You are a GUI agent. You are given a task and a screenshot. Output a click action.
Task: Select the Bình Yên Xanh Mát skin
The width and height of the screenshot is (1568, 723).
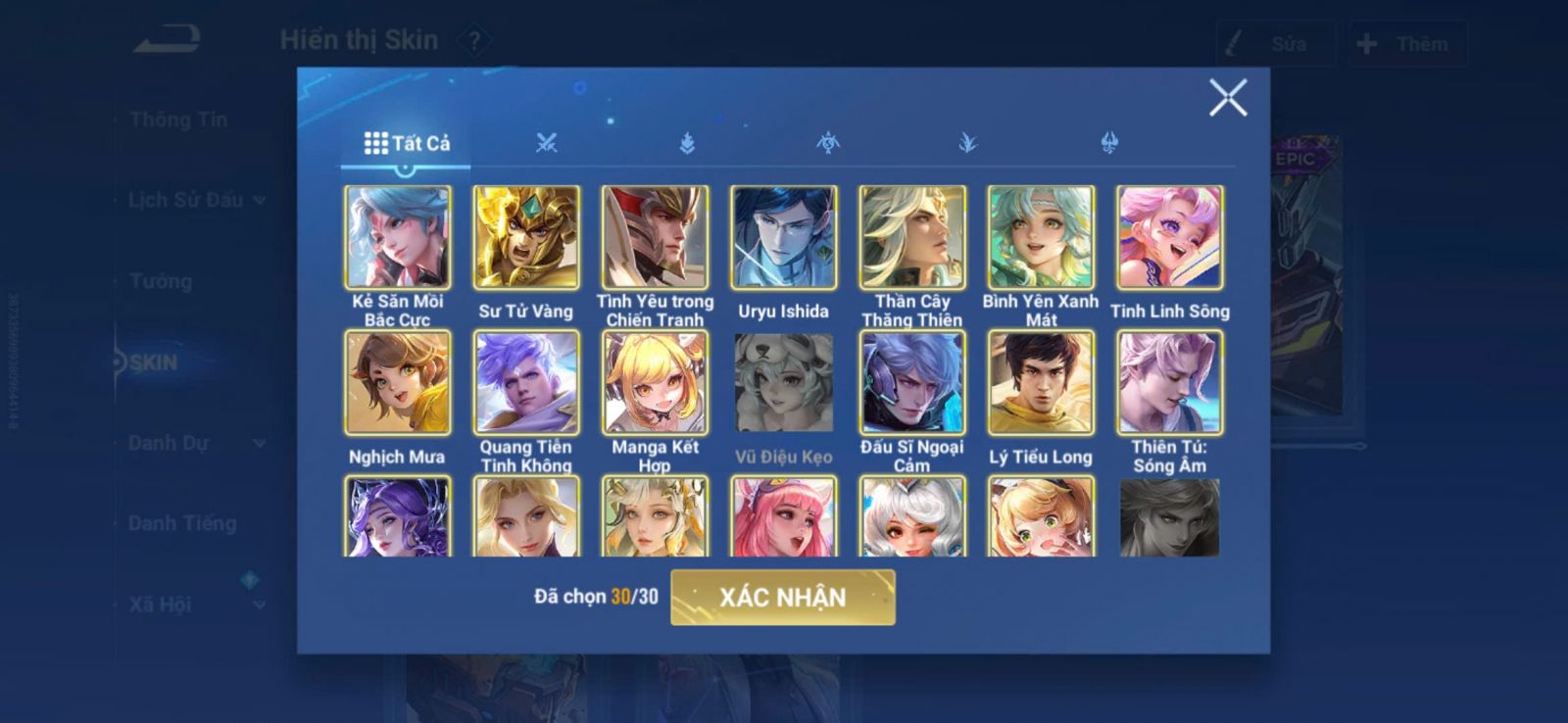click(1041, 238)
